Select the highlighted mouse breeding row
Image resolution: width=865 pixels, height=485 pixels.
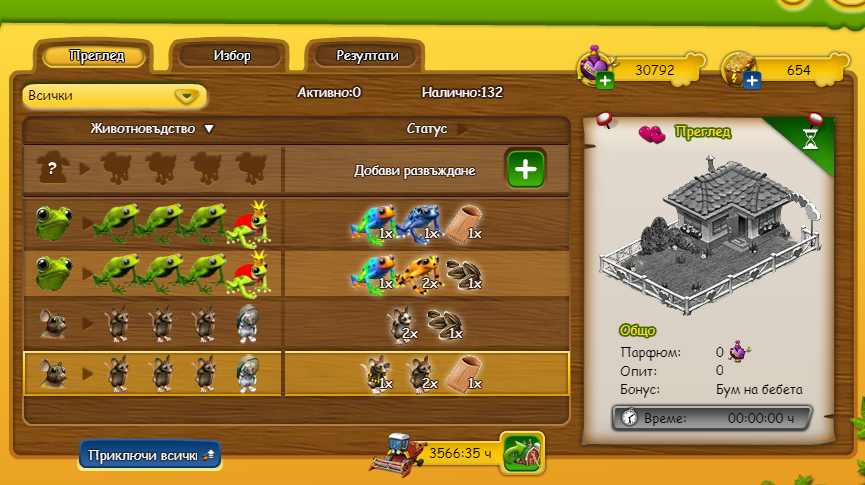click(295, 373)
